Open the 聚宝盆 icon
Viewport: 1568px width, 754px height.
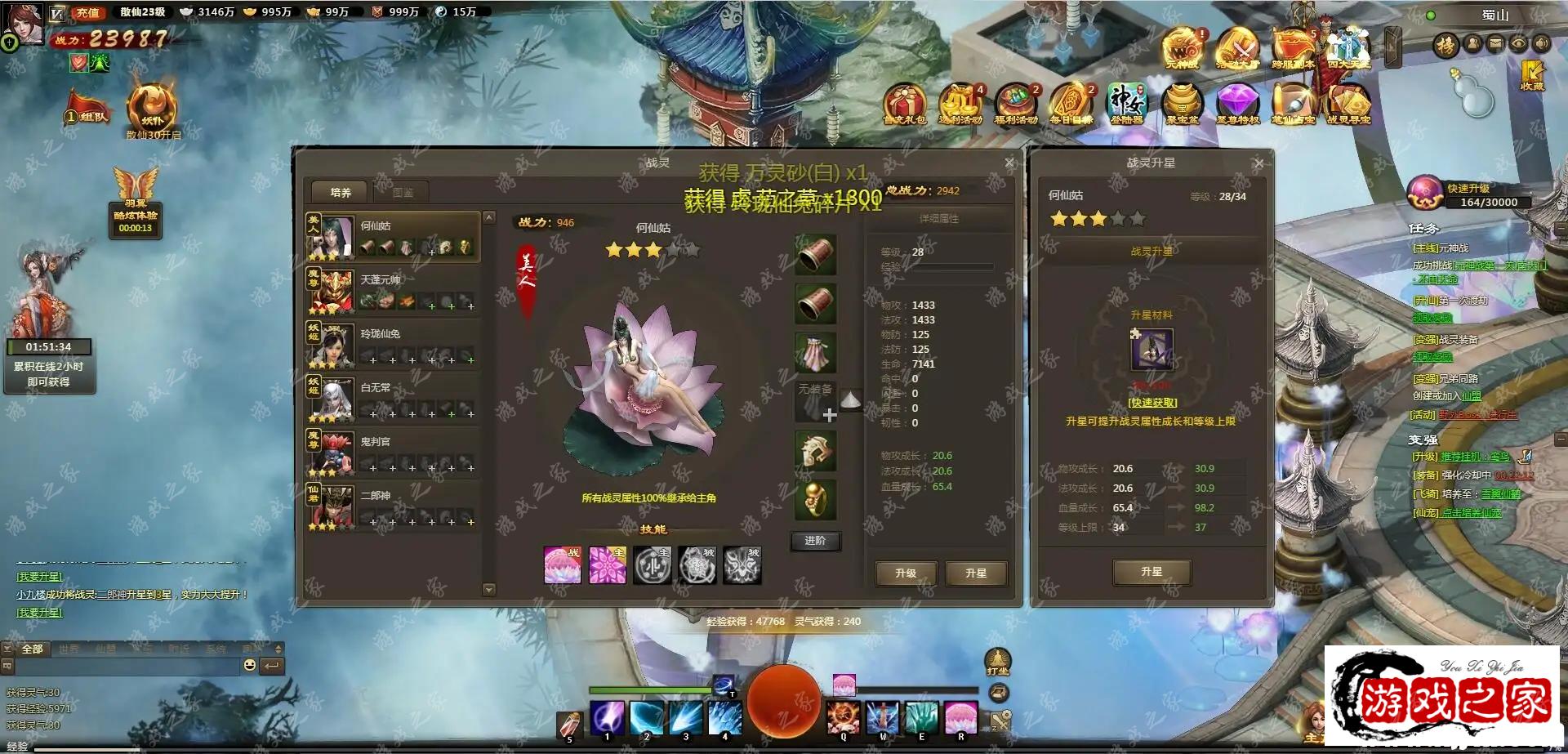point(1182,104)
